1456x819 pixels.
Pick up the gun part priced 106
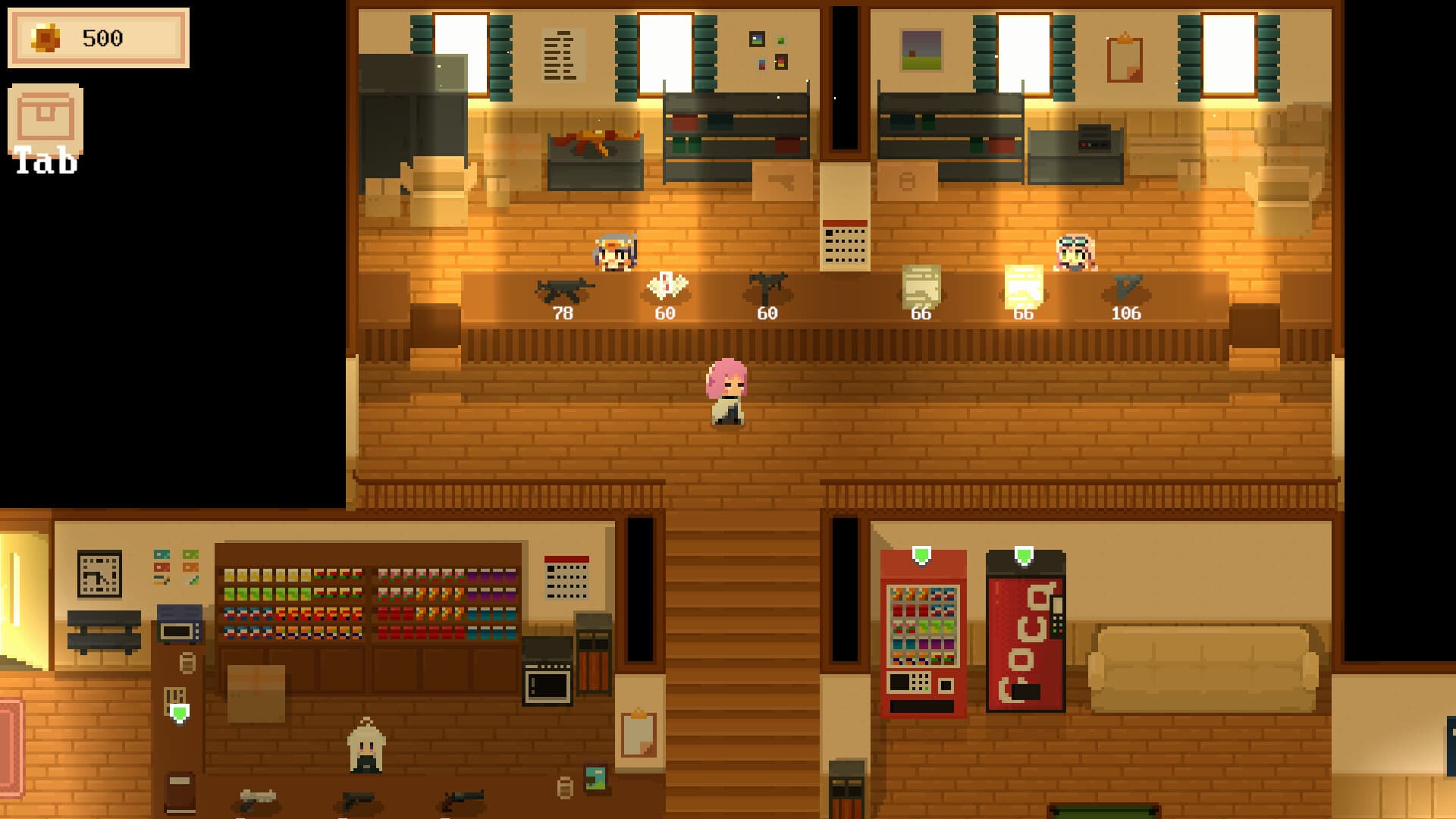(1127, 287)
